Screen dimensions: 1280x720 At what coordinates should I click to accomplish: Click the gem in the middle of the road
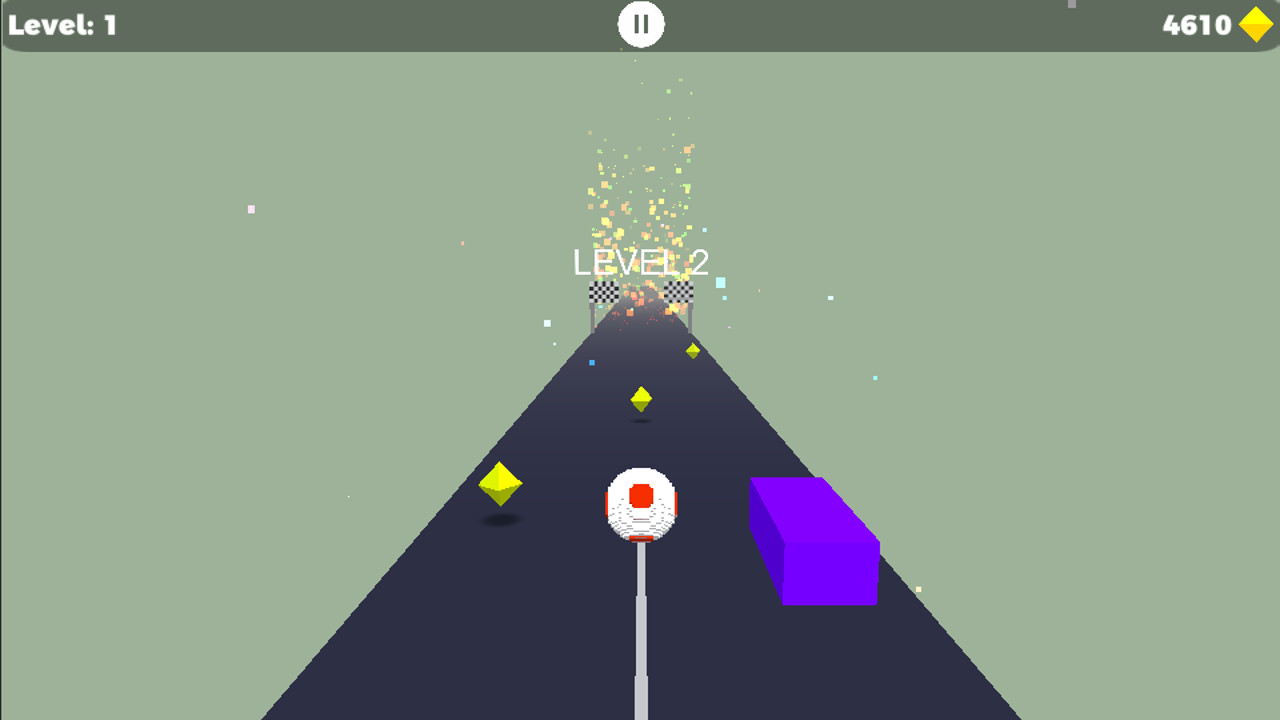(641, 398)
